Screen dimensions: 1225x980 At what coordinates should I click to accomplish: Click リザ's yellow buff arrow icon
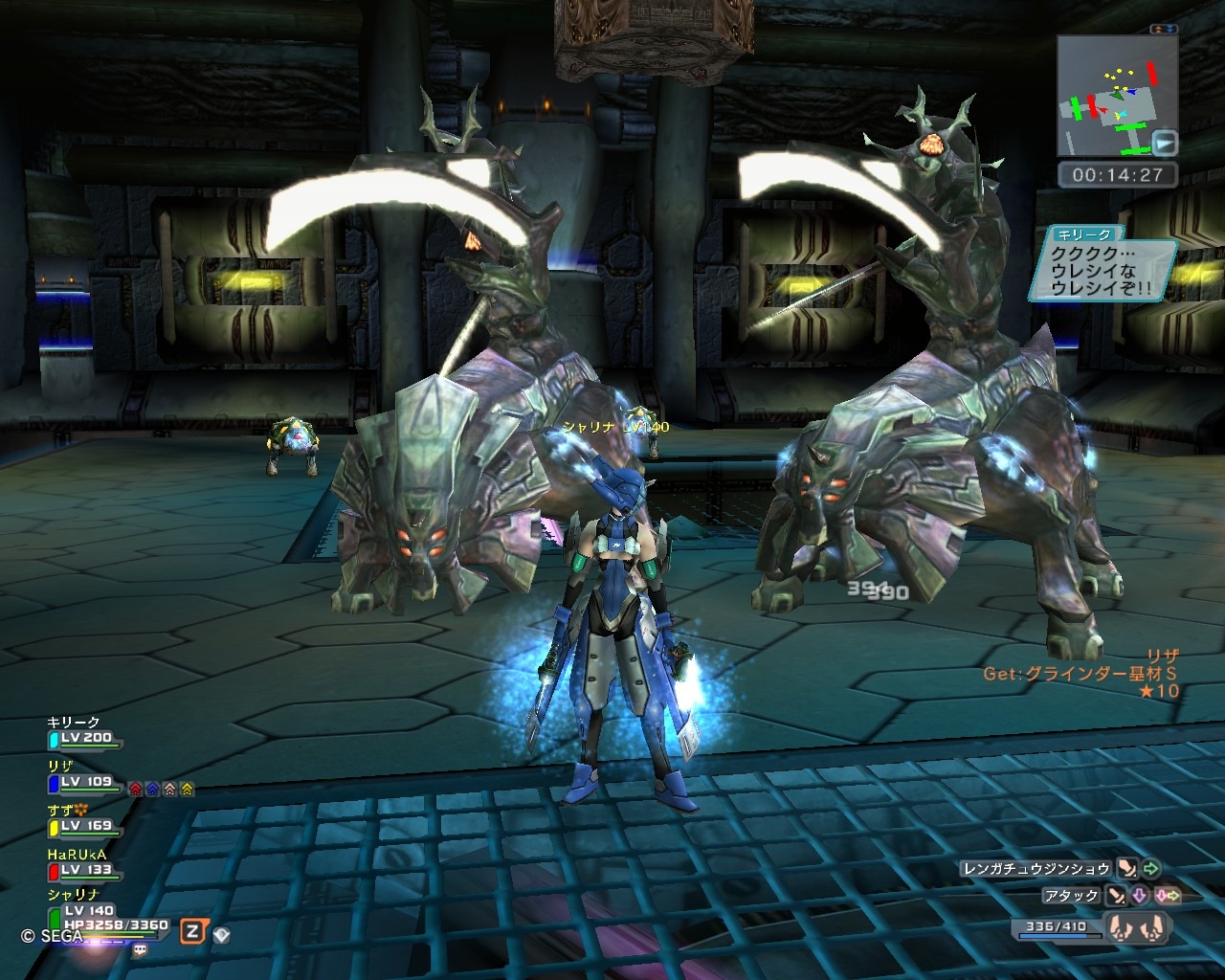click(187, 790)
